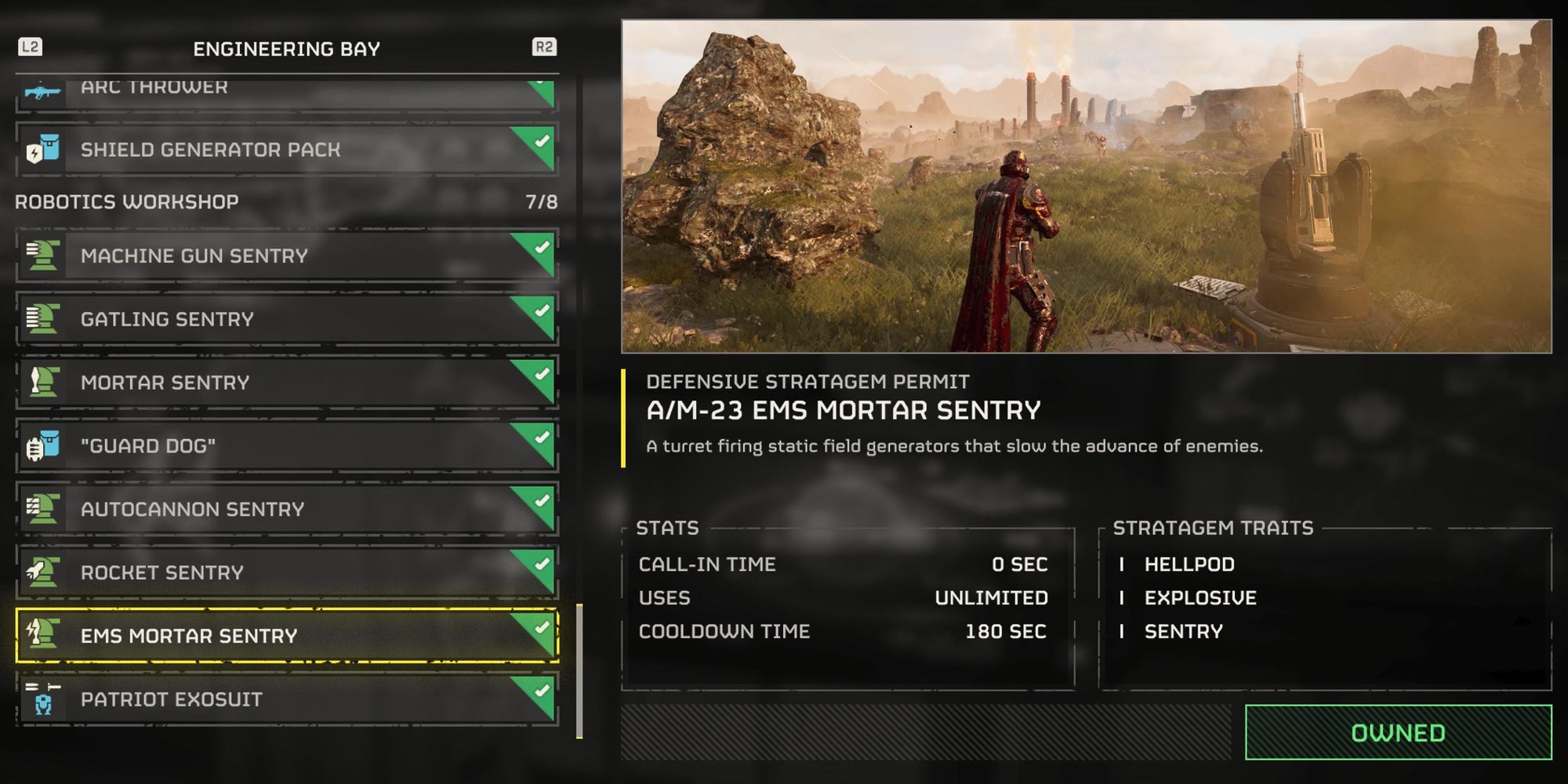
Task: Click the stratagem list scrollbar
Action: coord(579,670)
